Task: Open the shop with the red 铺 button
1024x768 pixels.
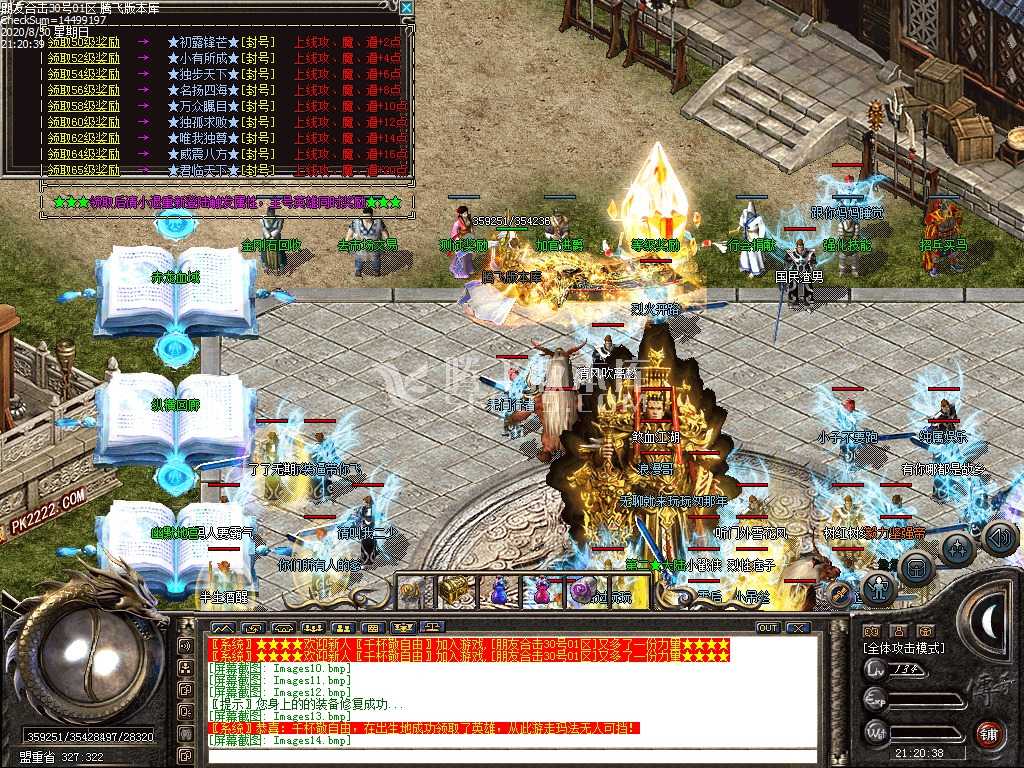Action: (x=988, y=733)
